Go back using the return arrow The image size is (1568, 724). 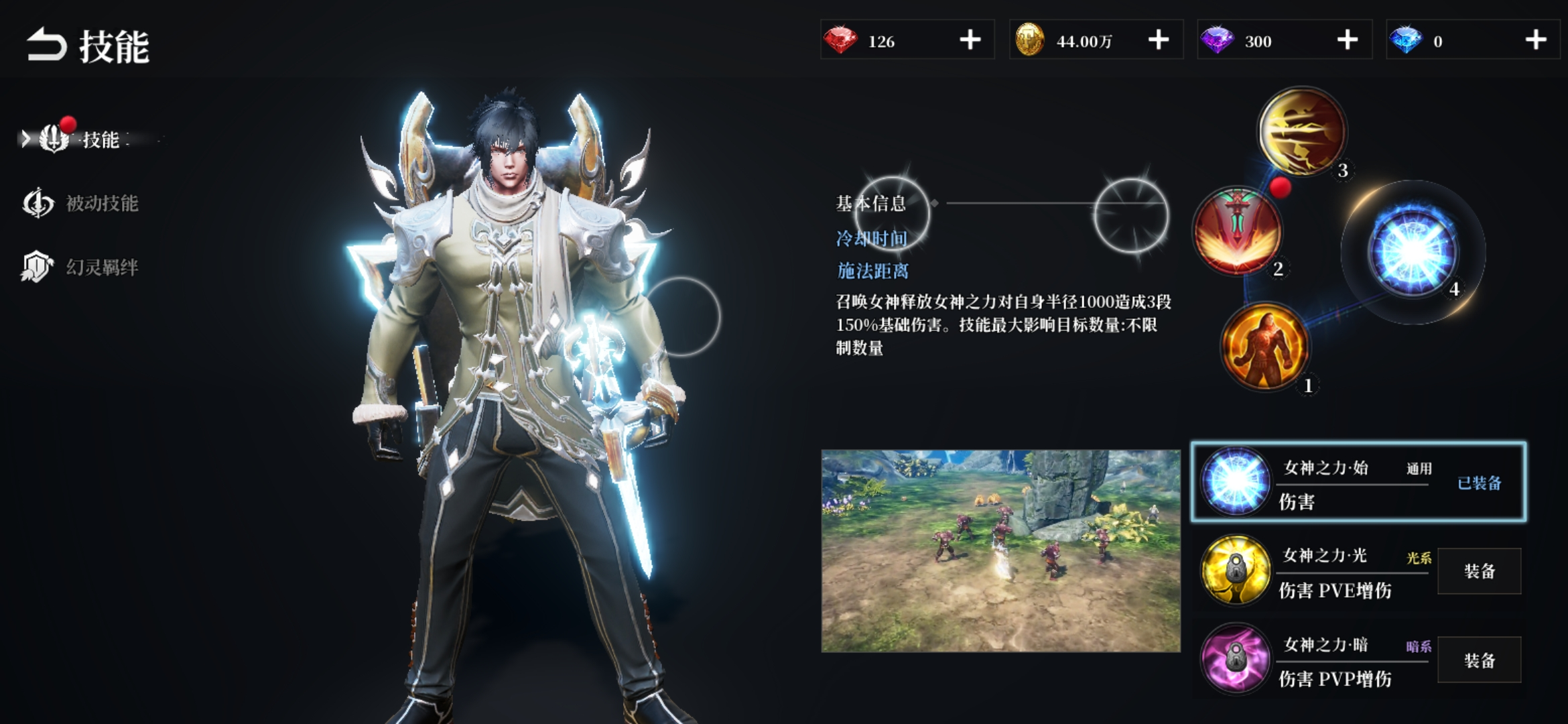(46, 45)
